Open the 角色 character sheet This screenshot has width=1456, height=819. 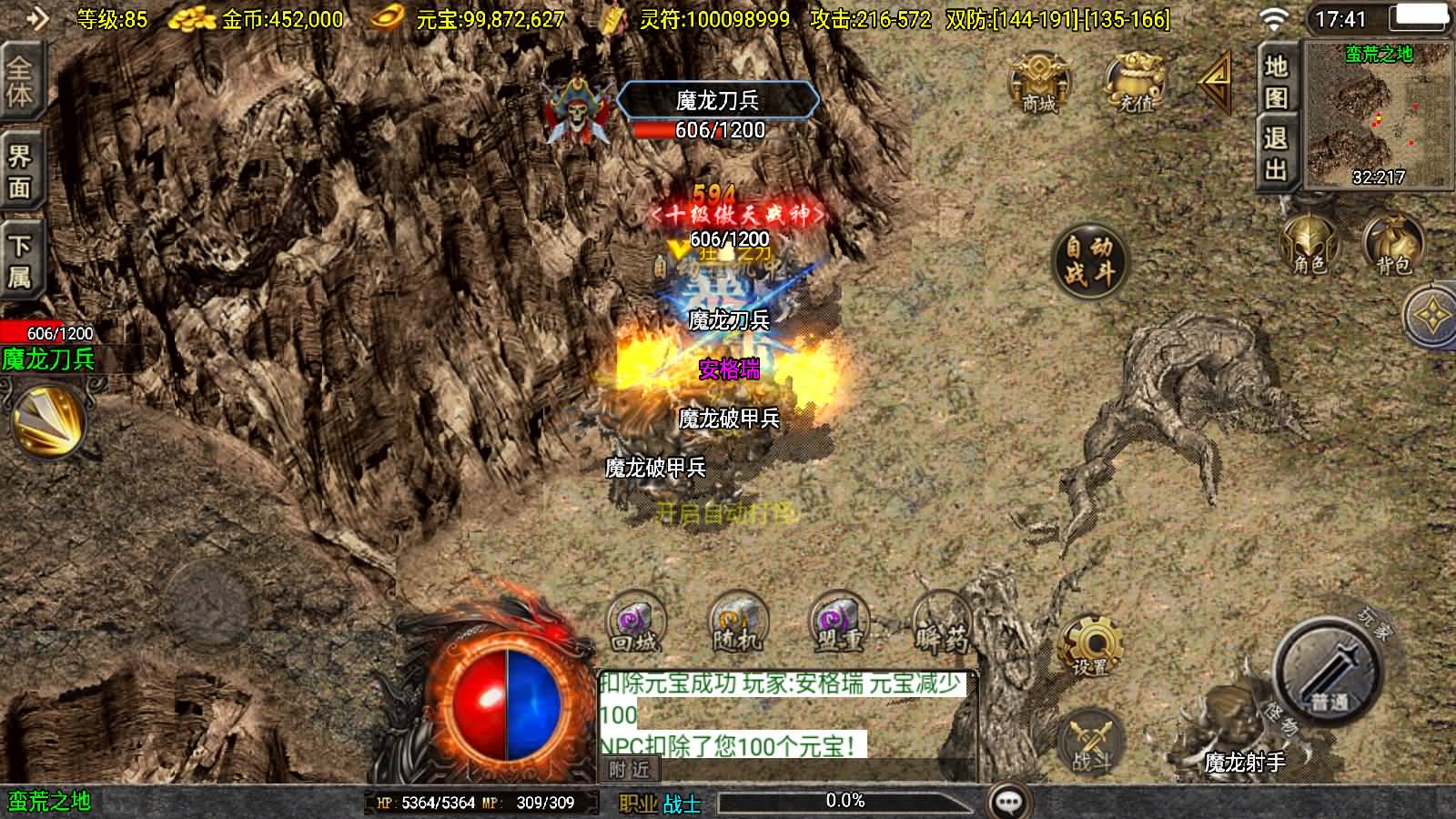(1309, 246)
